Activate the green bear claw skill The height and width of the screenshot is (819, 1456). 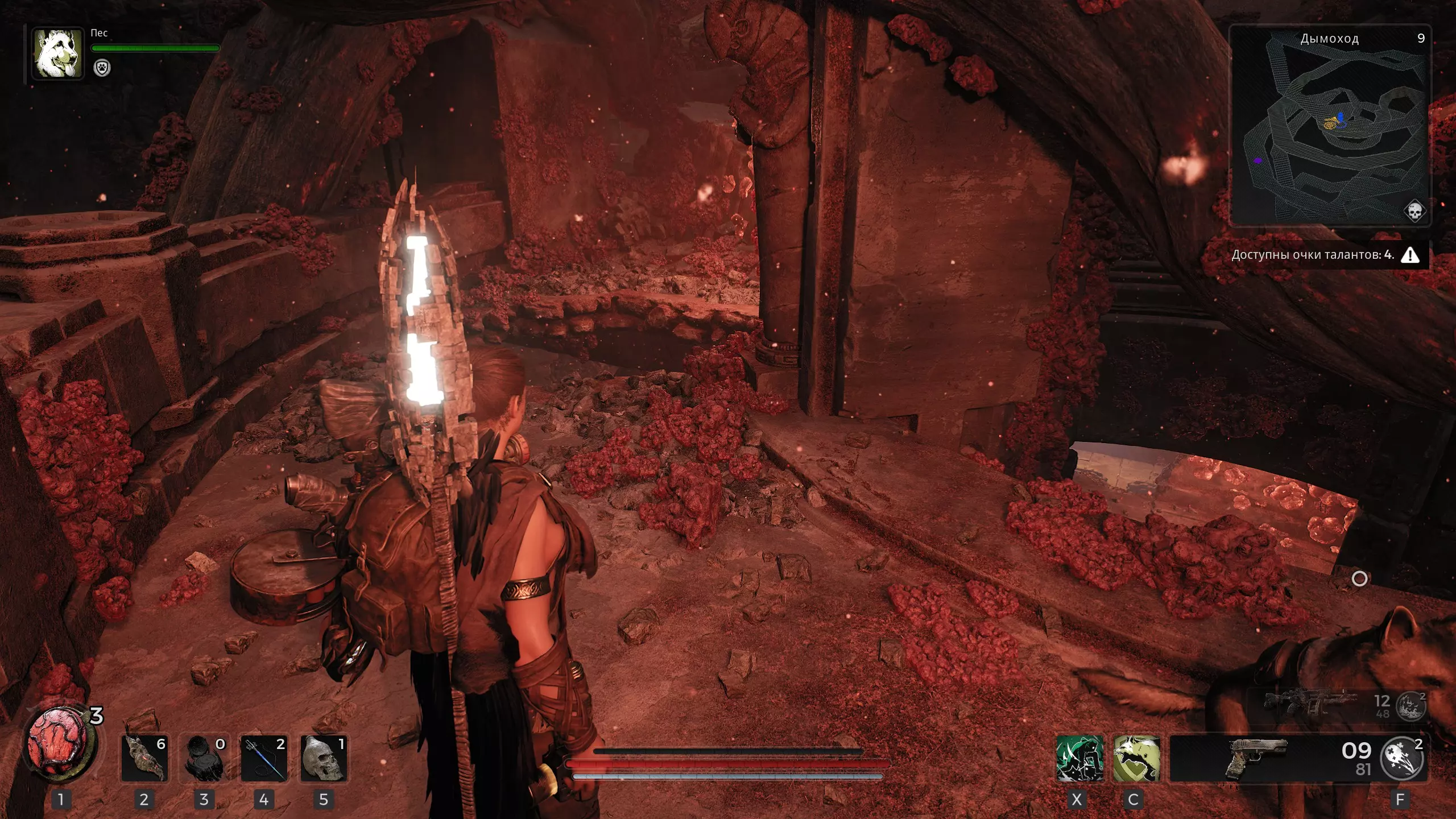point(1079,758)
